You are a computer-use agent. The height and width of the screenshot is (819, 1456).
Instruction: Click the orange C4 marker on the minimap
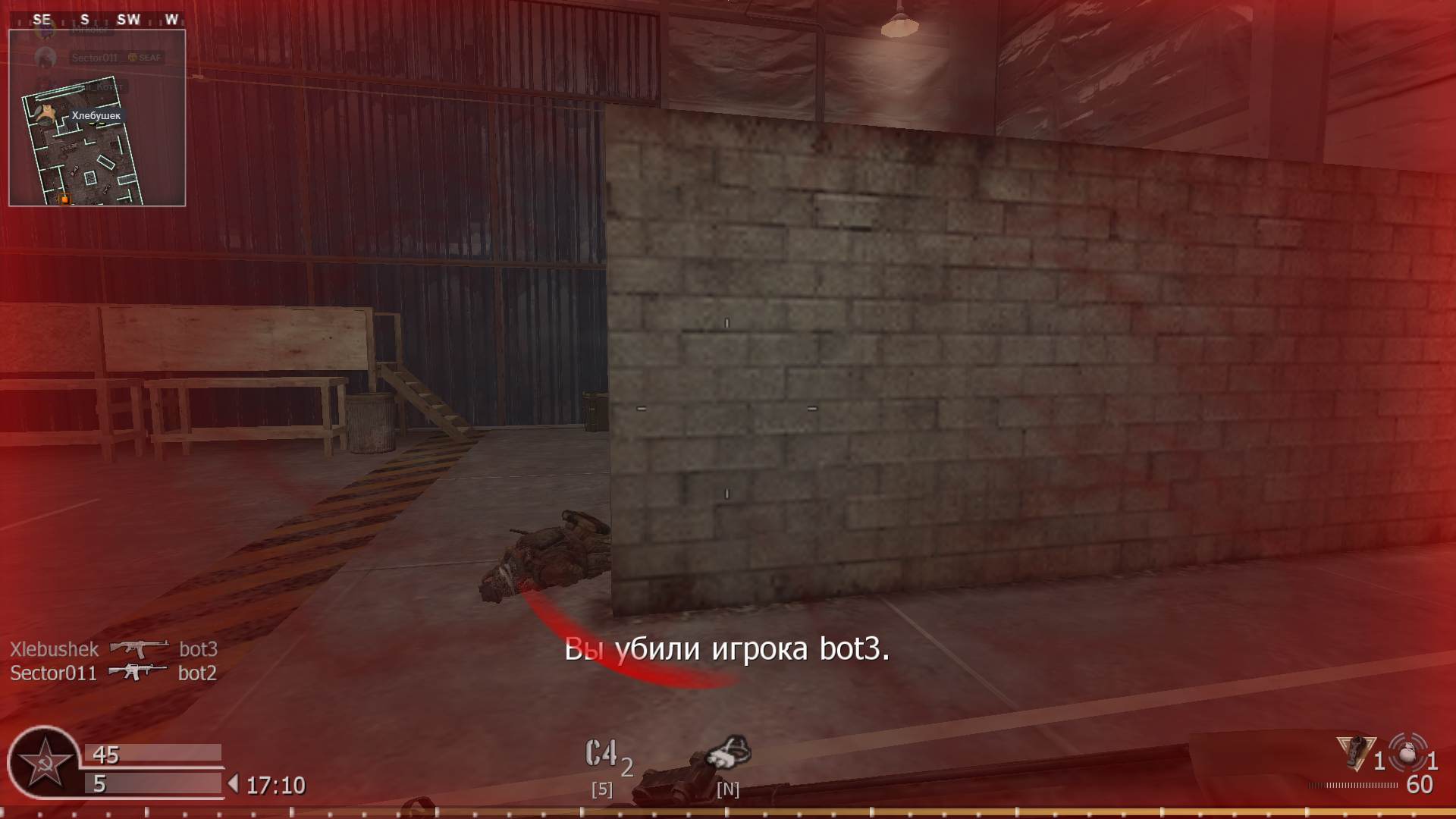coord(65,197)
